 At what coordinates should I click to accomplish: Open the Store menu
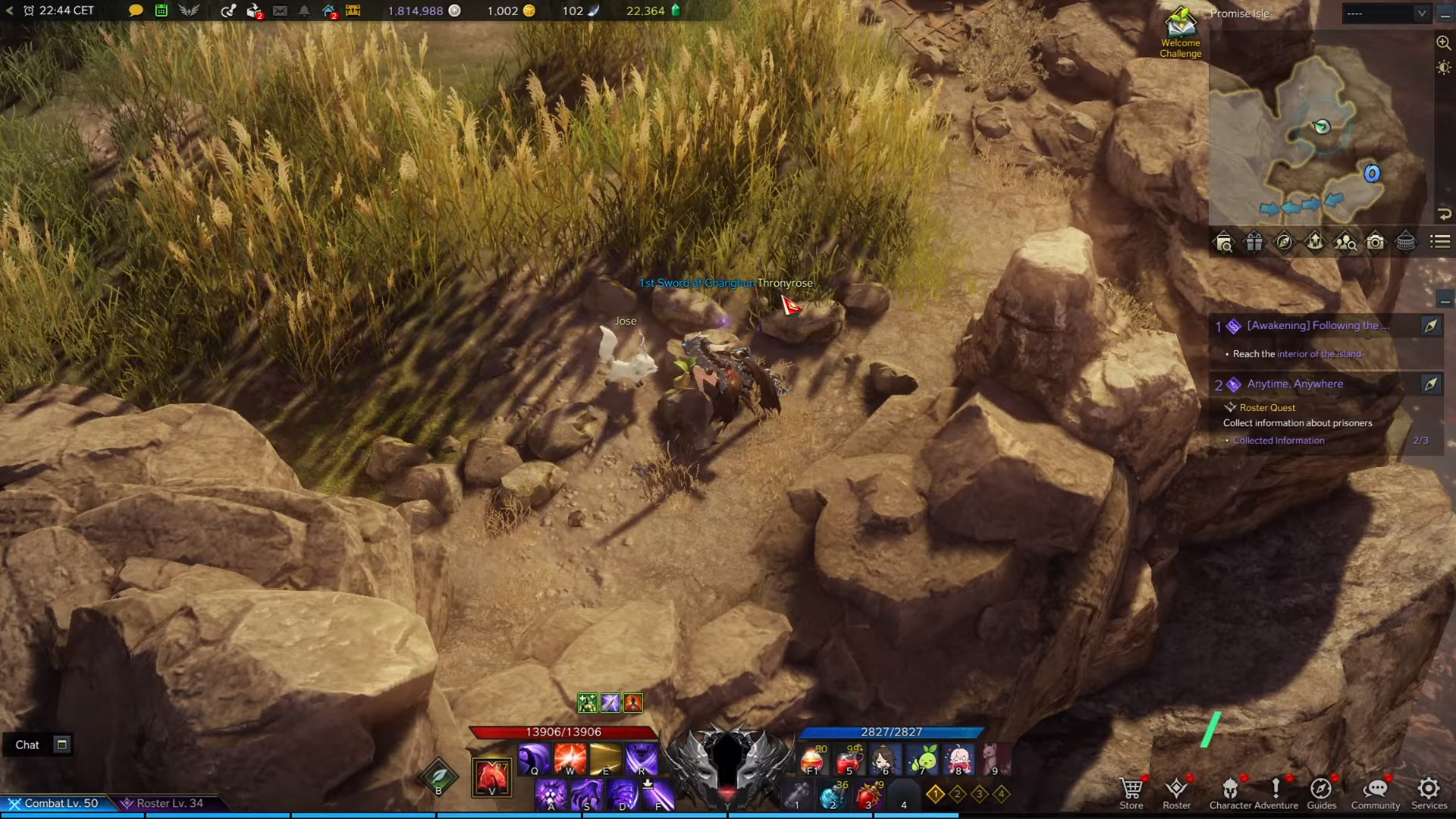point(1131,792)
